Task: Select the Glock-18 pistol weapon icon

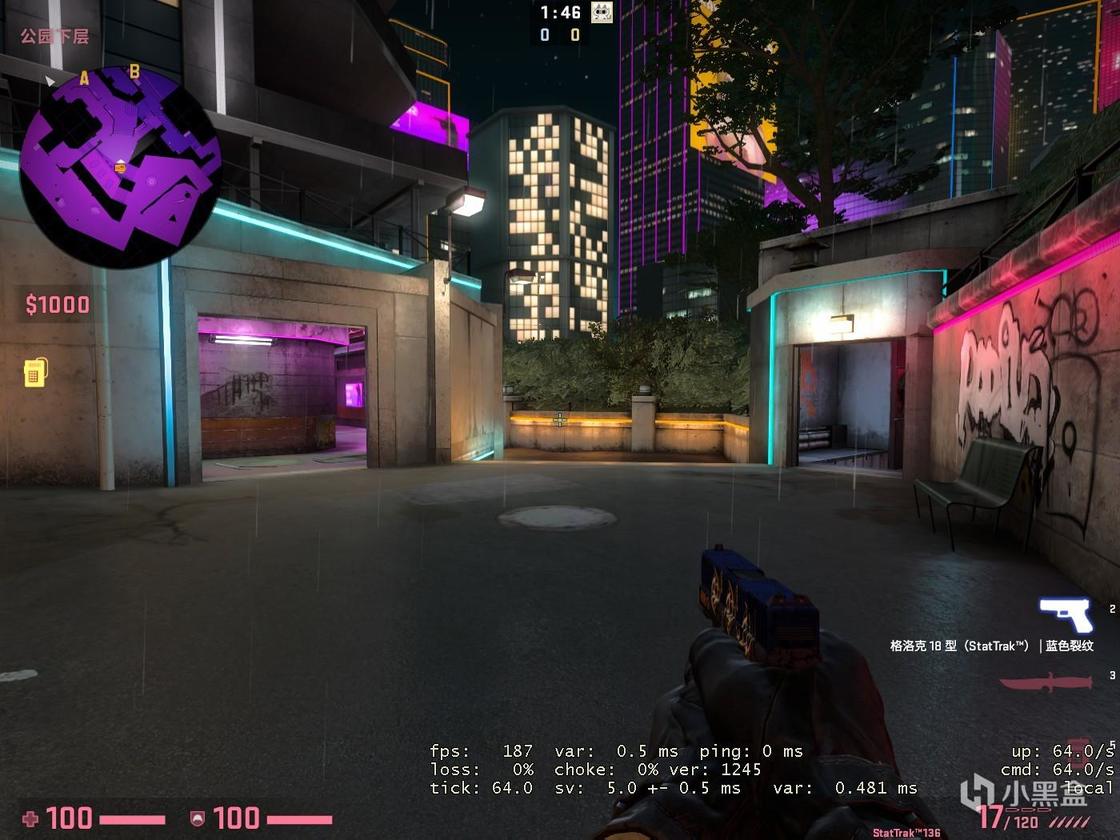Action: click(1065, 615)
